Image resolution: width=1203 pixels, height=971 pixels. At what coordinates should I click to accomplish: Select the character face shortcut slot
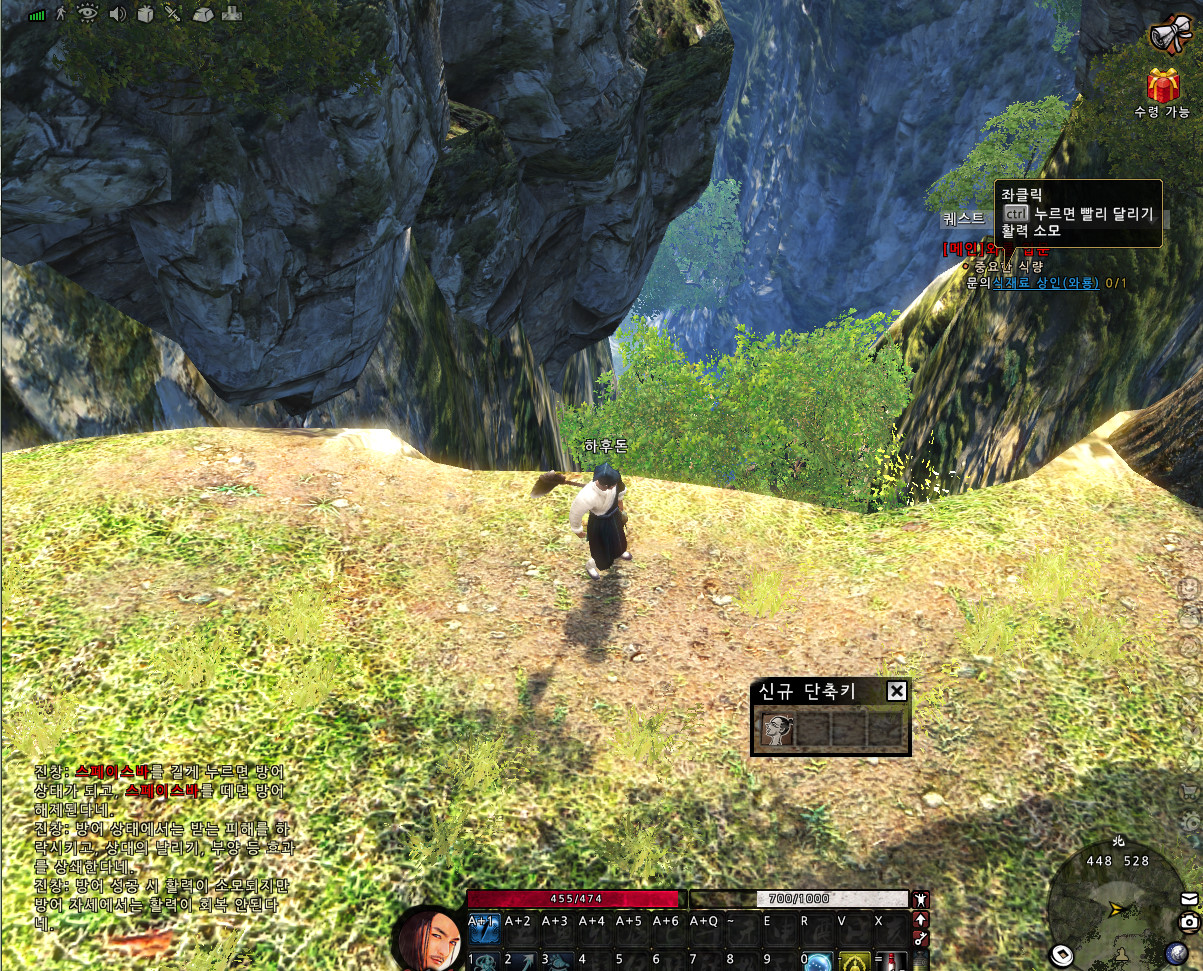click(777, 730)
